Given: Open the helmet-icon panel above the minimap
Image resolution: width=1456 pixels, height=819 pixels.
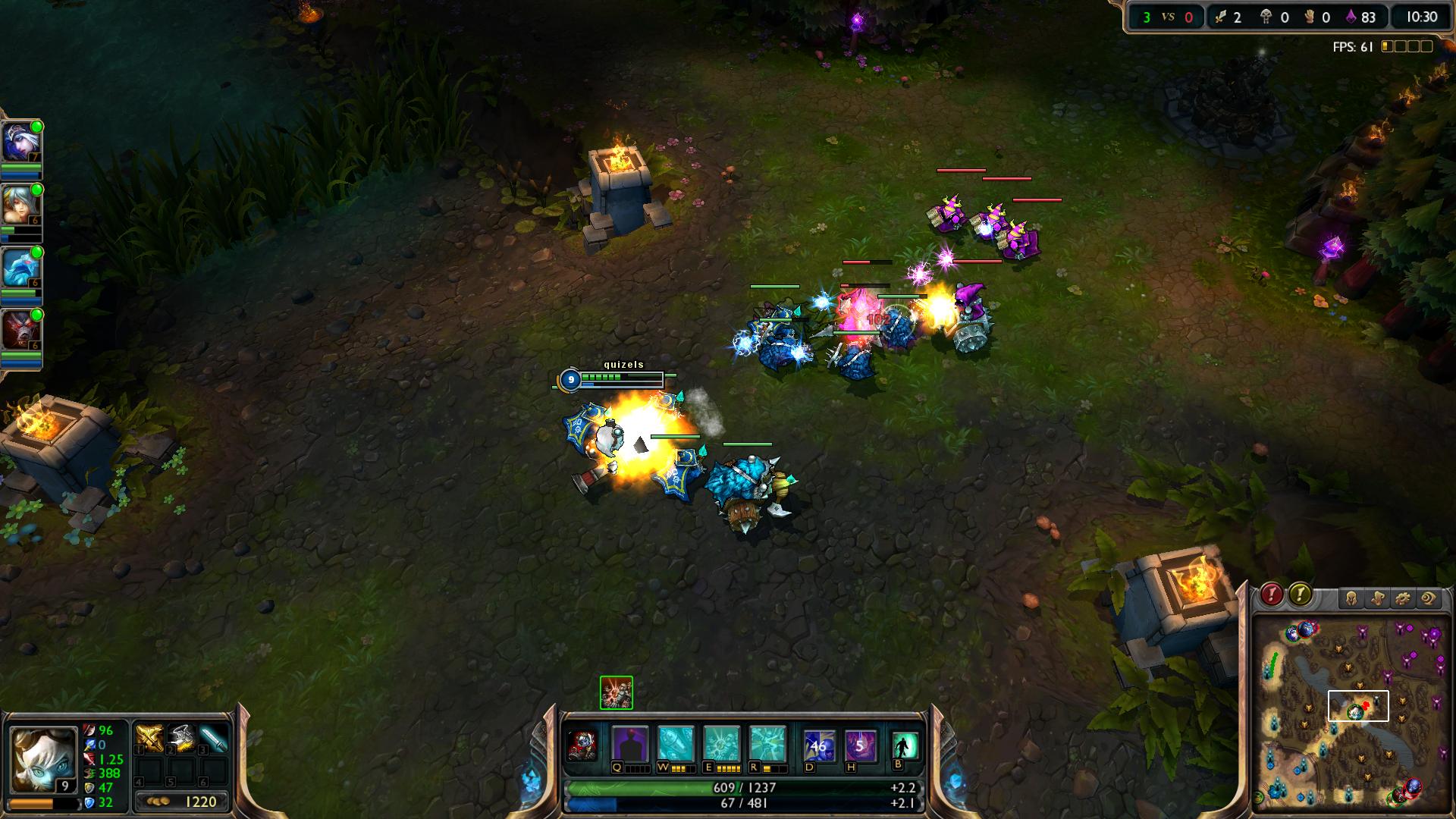Looking at the screenshot, I should [1351, 599].
